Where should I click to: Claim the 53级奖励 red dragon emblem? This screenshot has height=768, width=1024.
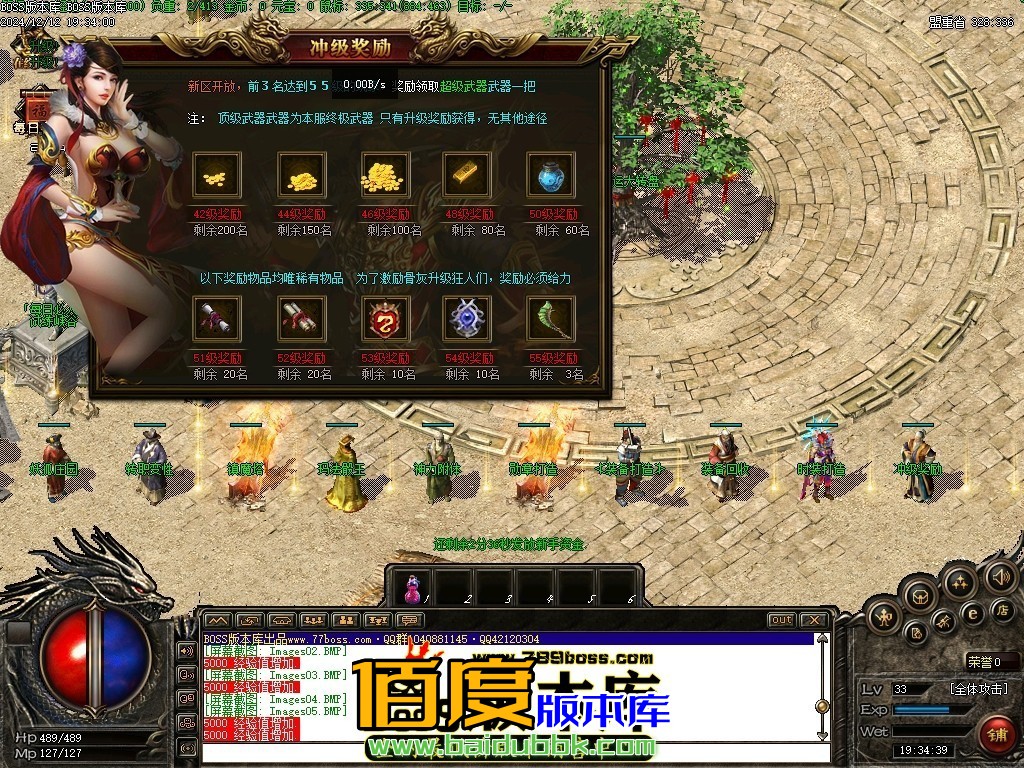(x=385, y=320)
